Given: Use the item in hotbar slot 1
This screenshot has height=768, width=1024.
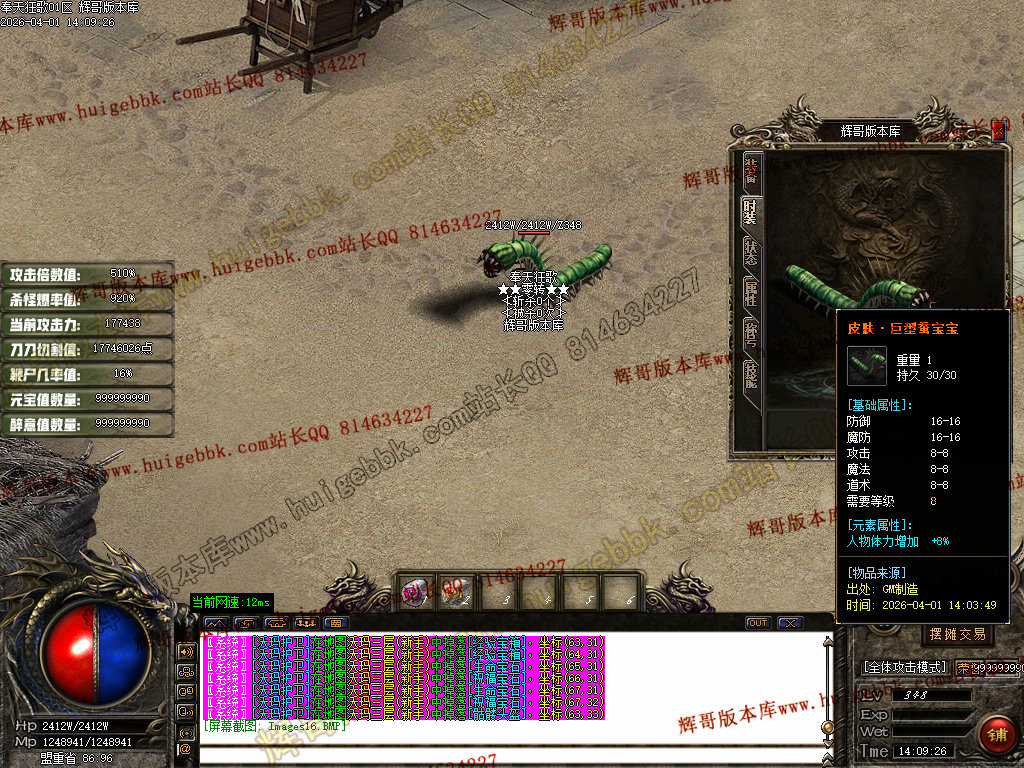Looking at the screenshot, I should (418, 592).
